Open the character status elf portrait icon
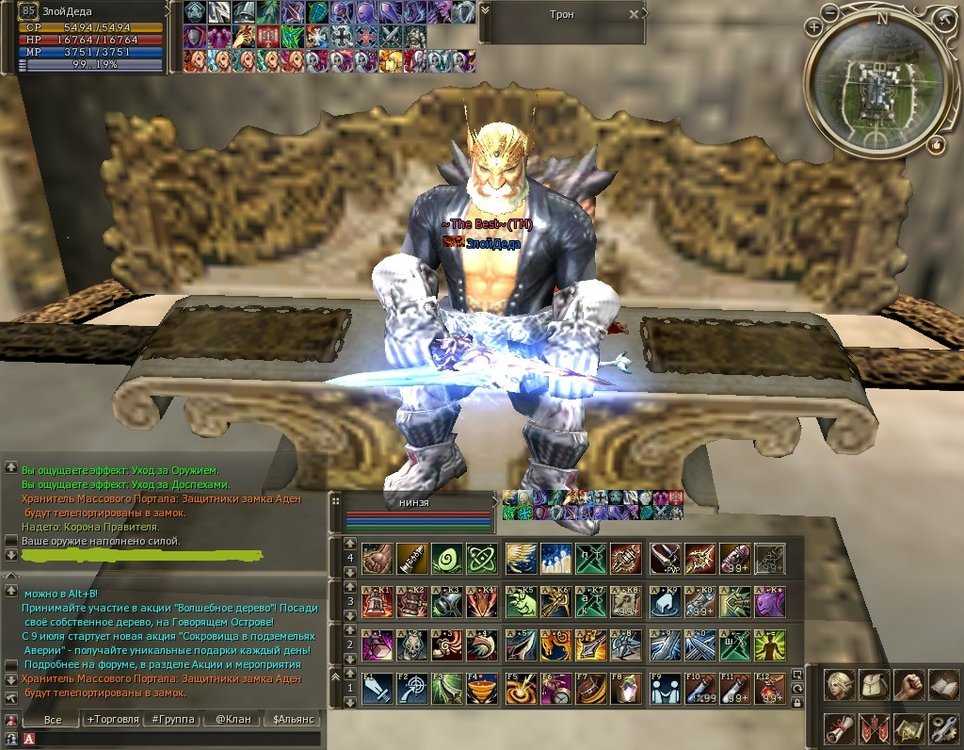Image resolution: width=964 pixels, height=750 pixels. [x=839, y=685]
